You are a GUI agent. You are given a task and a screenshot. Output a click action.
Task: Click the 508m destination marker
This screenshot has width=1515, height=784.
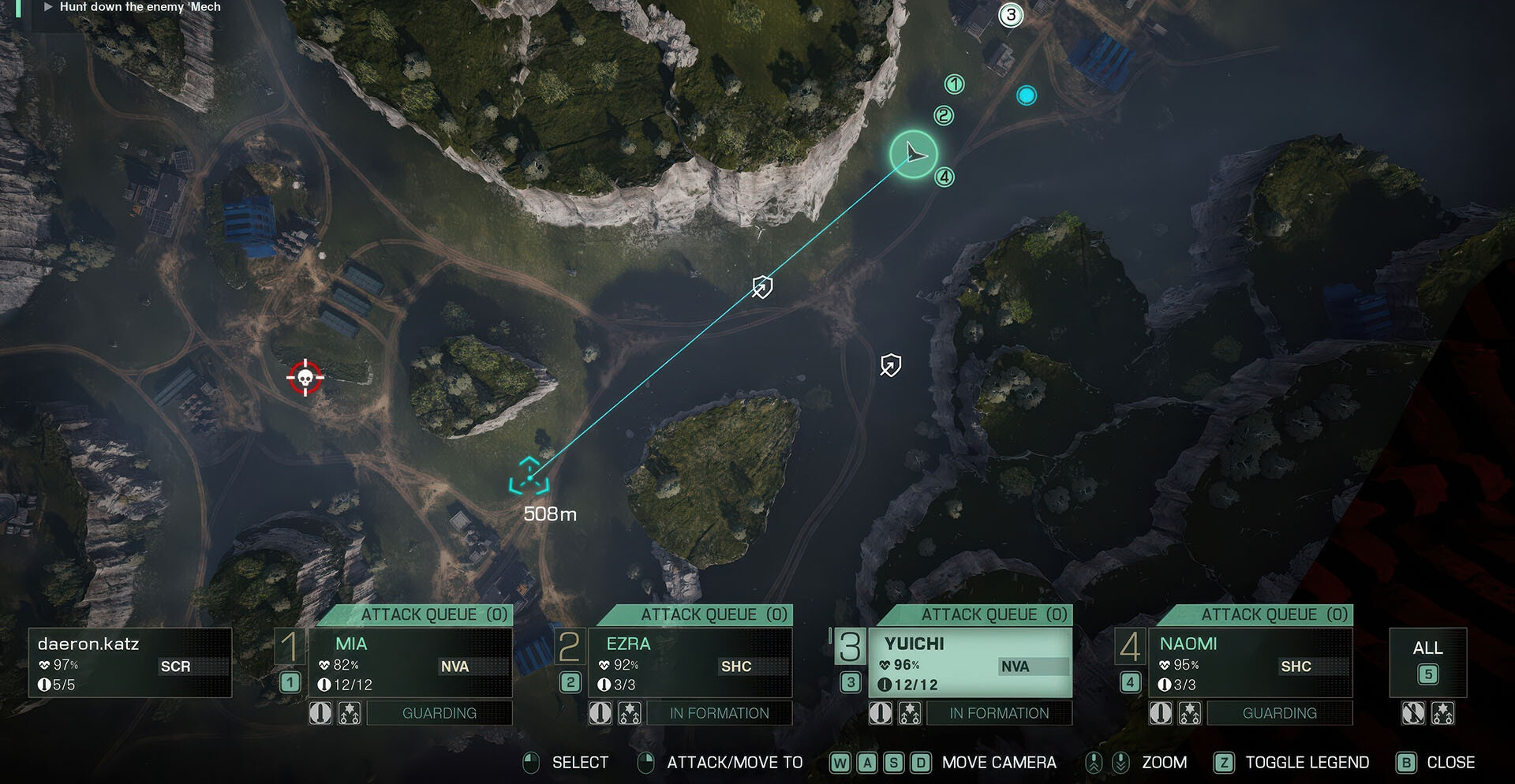529,476
